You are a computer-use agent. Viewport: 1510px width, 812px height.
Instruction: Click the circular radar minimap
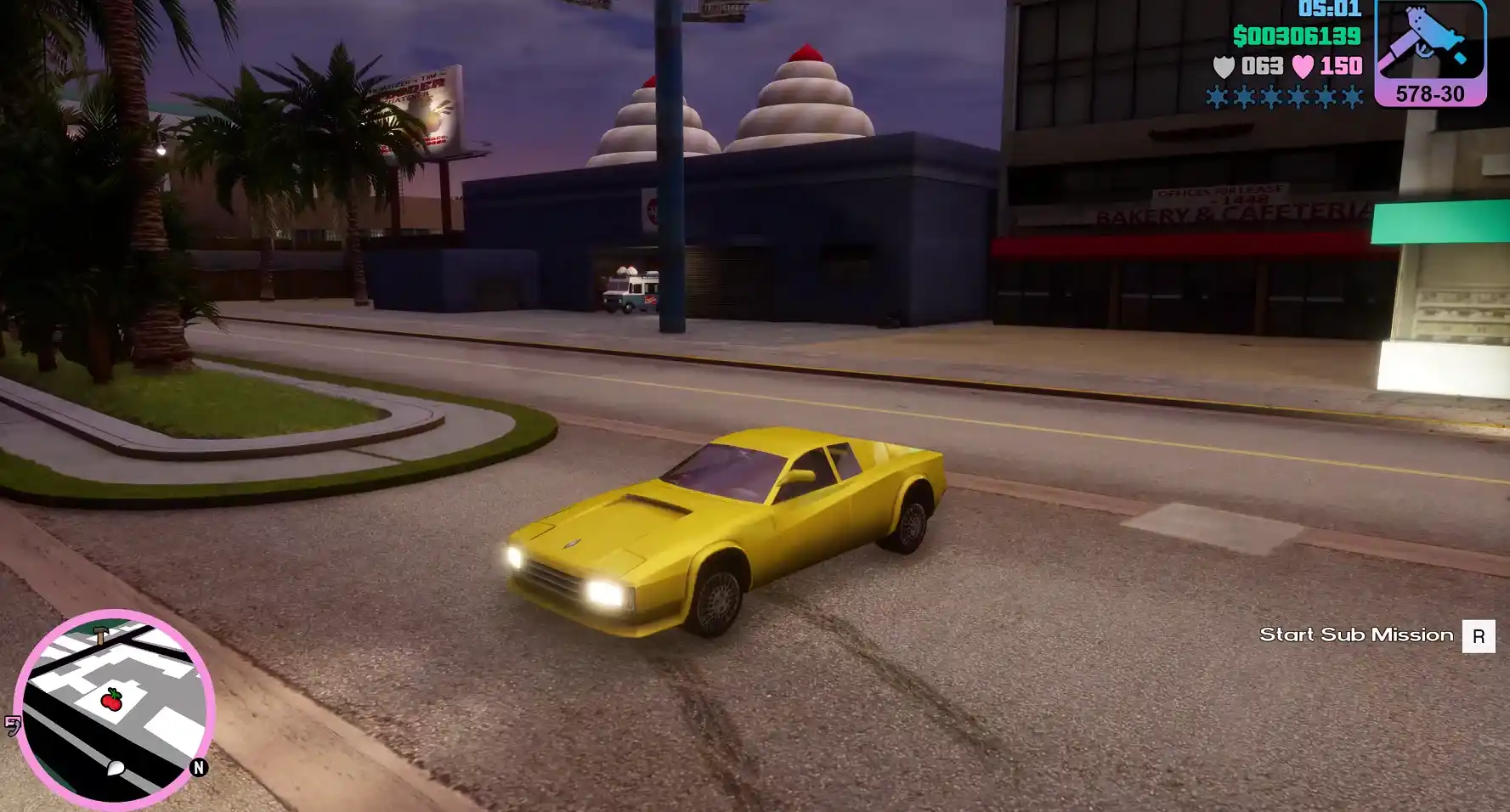(x=115, y=708)
